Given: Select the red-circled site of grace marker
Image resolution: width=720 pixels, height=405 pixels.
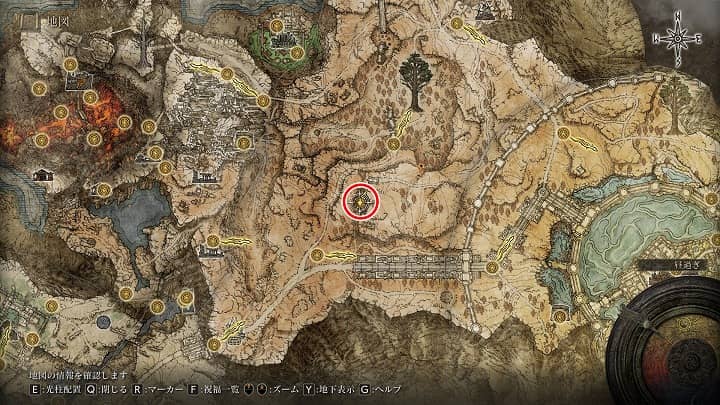Looking at the screenshot, I should coord(361,201).
